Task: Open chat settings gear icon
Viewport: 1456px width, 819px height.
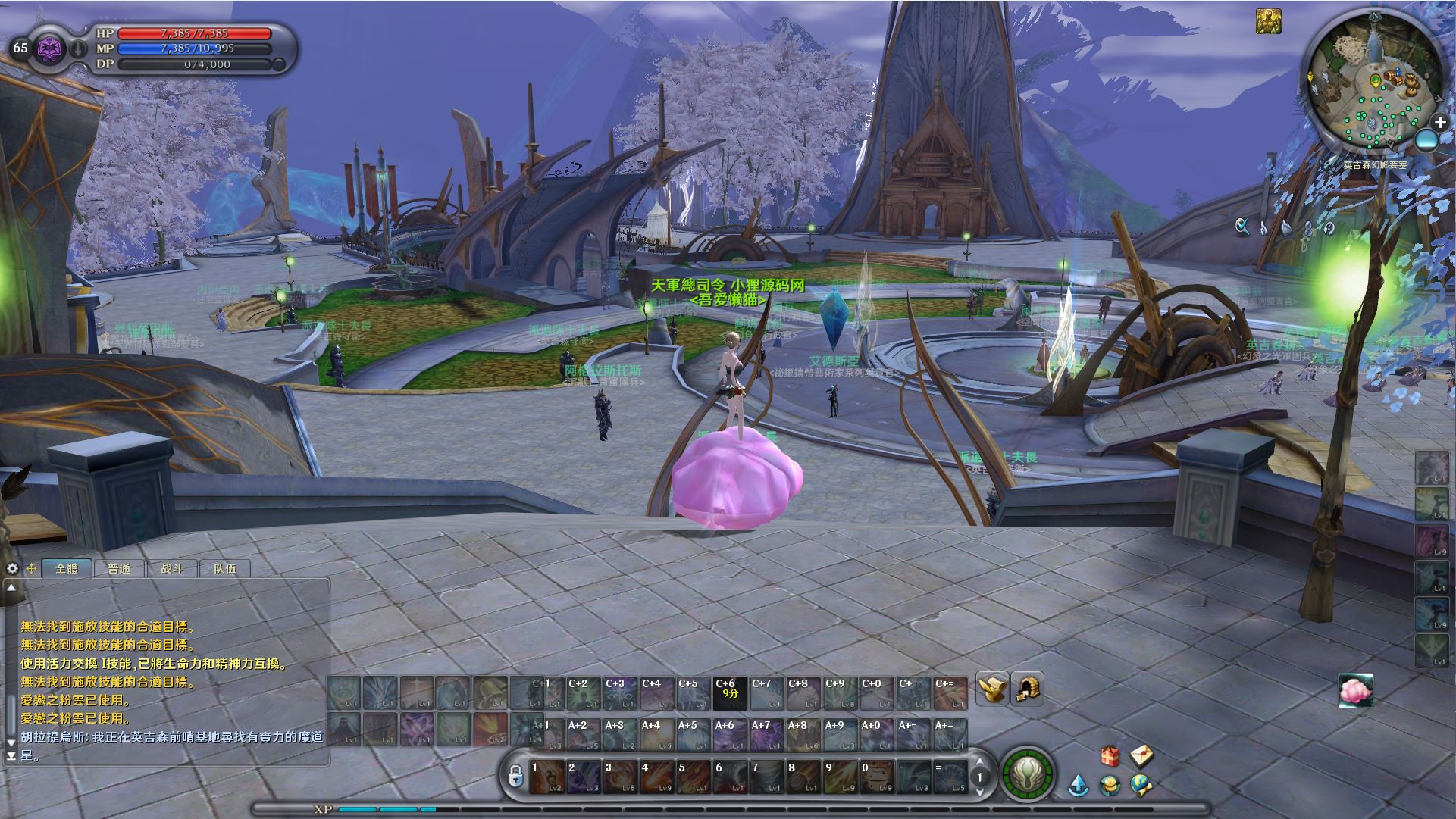Action: (x=12, y=568)
